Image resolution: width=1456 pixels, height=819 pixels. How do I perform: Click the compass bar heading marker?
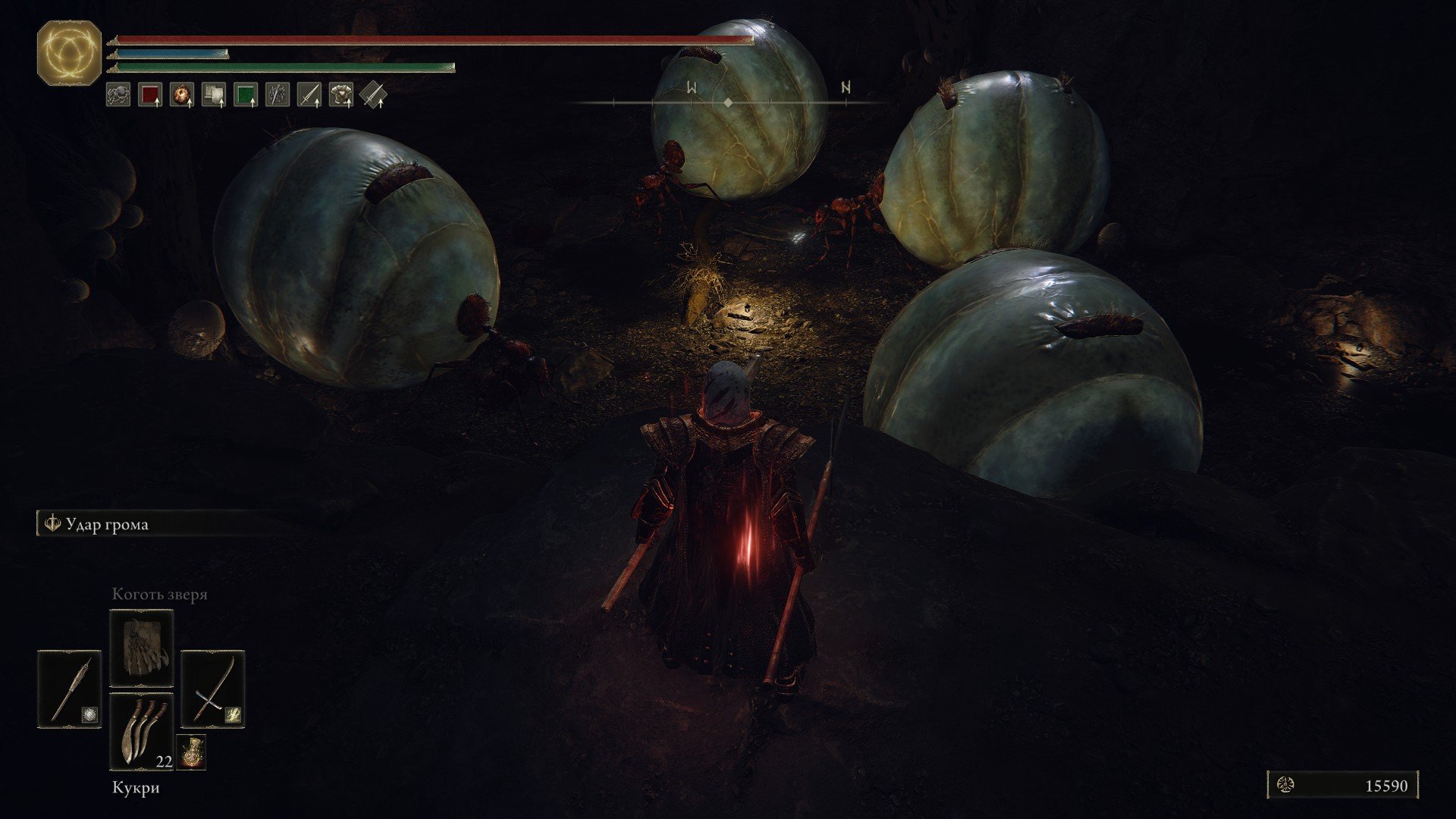[x=728, y=102]
